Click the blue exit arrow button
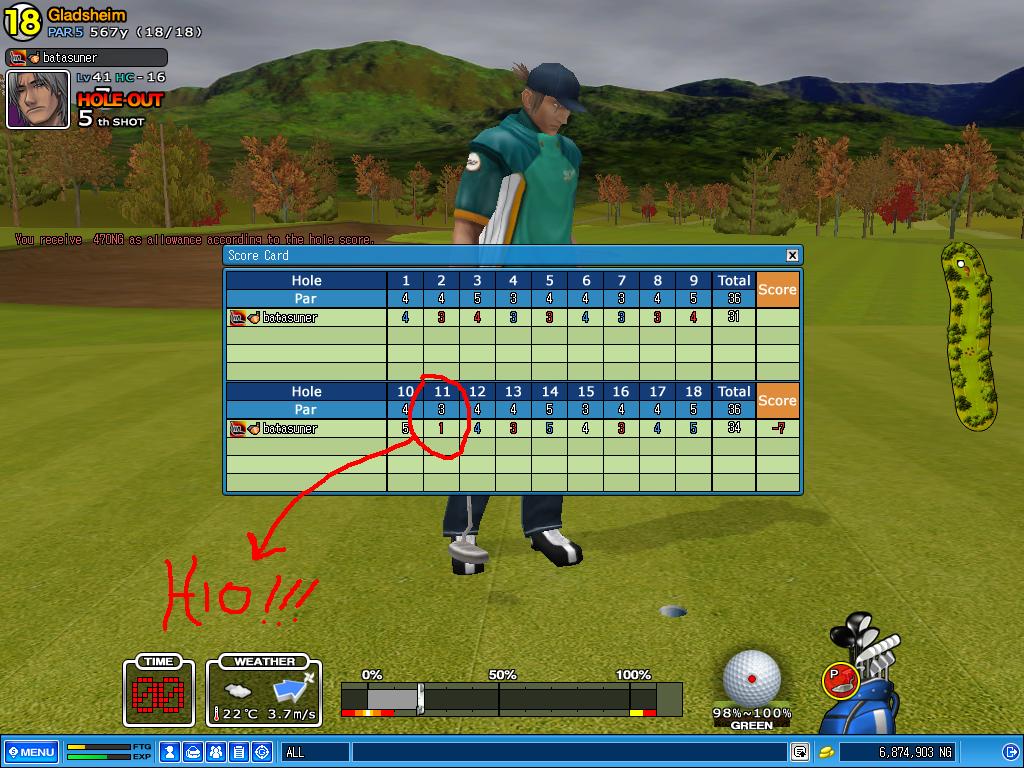 (x=1009, y=752)
